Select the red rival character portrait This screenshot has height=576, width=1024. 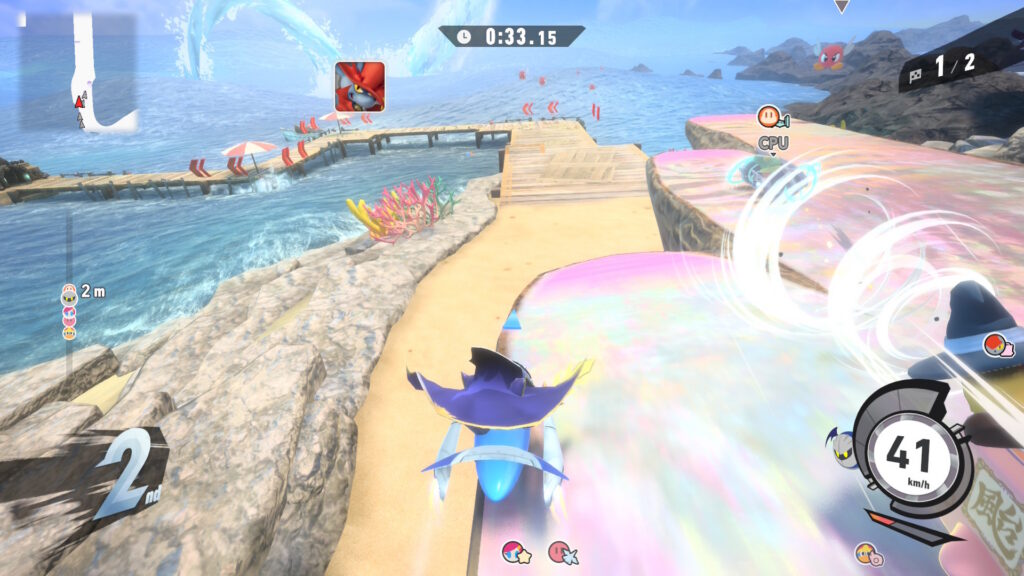pos(359,86)
